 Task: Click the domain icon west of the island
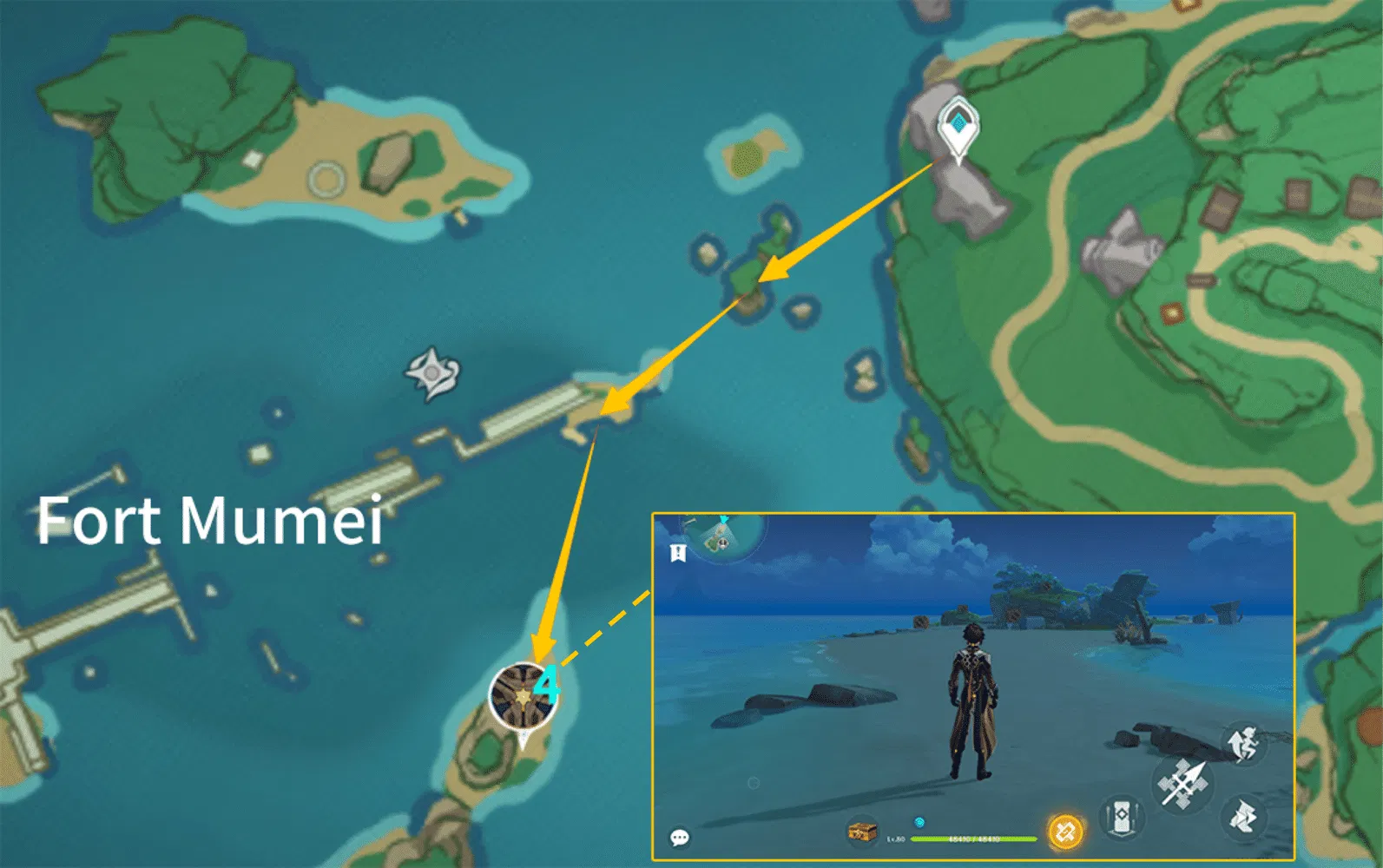(431, 373)
